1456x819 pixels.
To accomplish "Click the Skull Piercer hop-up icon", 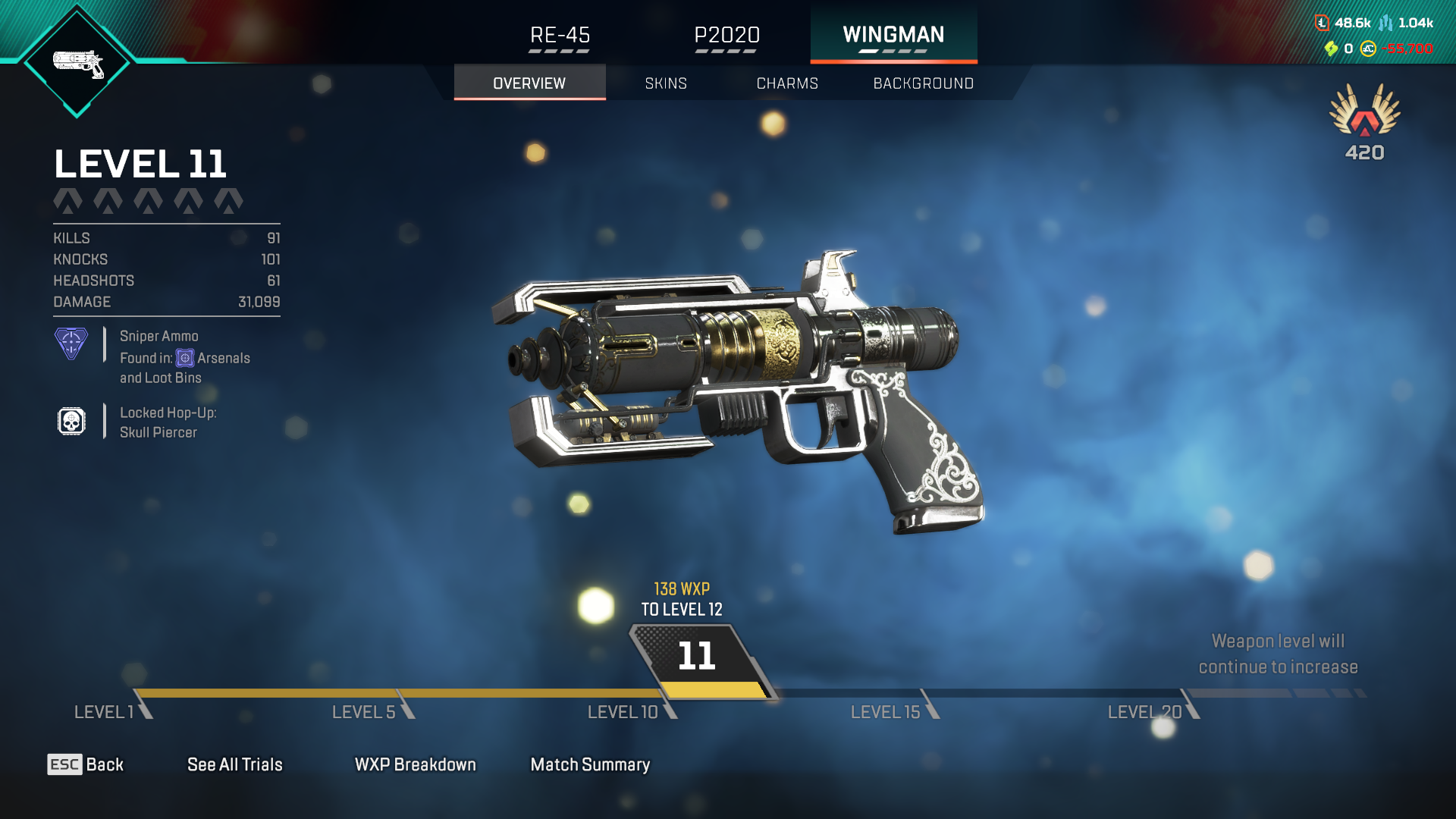I will tap(71, 422).
